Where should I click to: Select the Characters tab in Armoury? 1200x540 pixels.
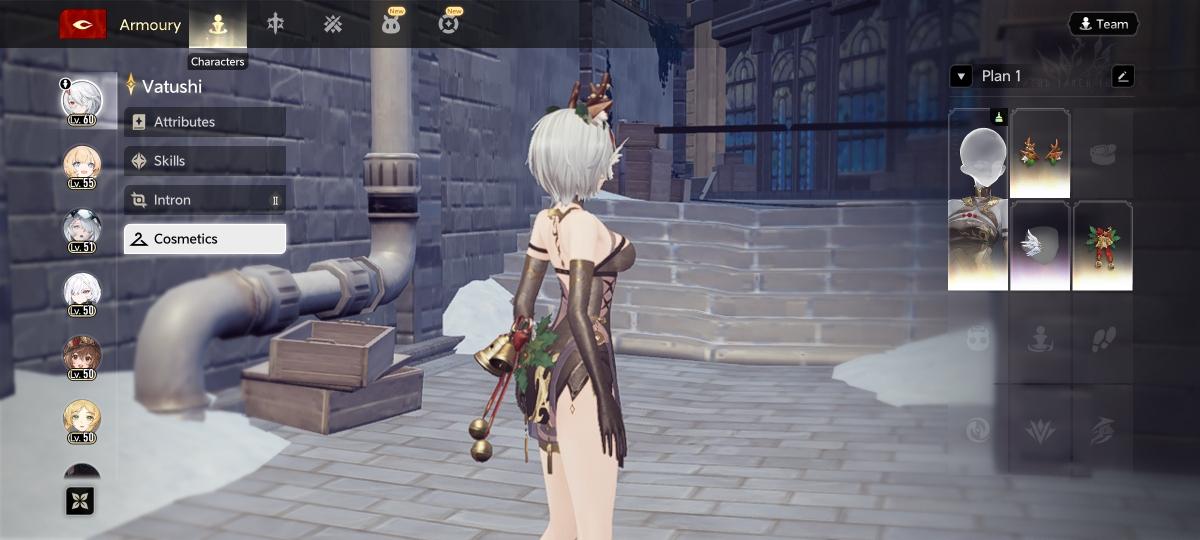[x=218, y=25]
